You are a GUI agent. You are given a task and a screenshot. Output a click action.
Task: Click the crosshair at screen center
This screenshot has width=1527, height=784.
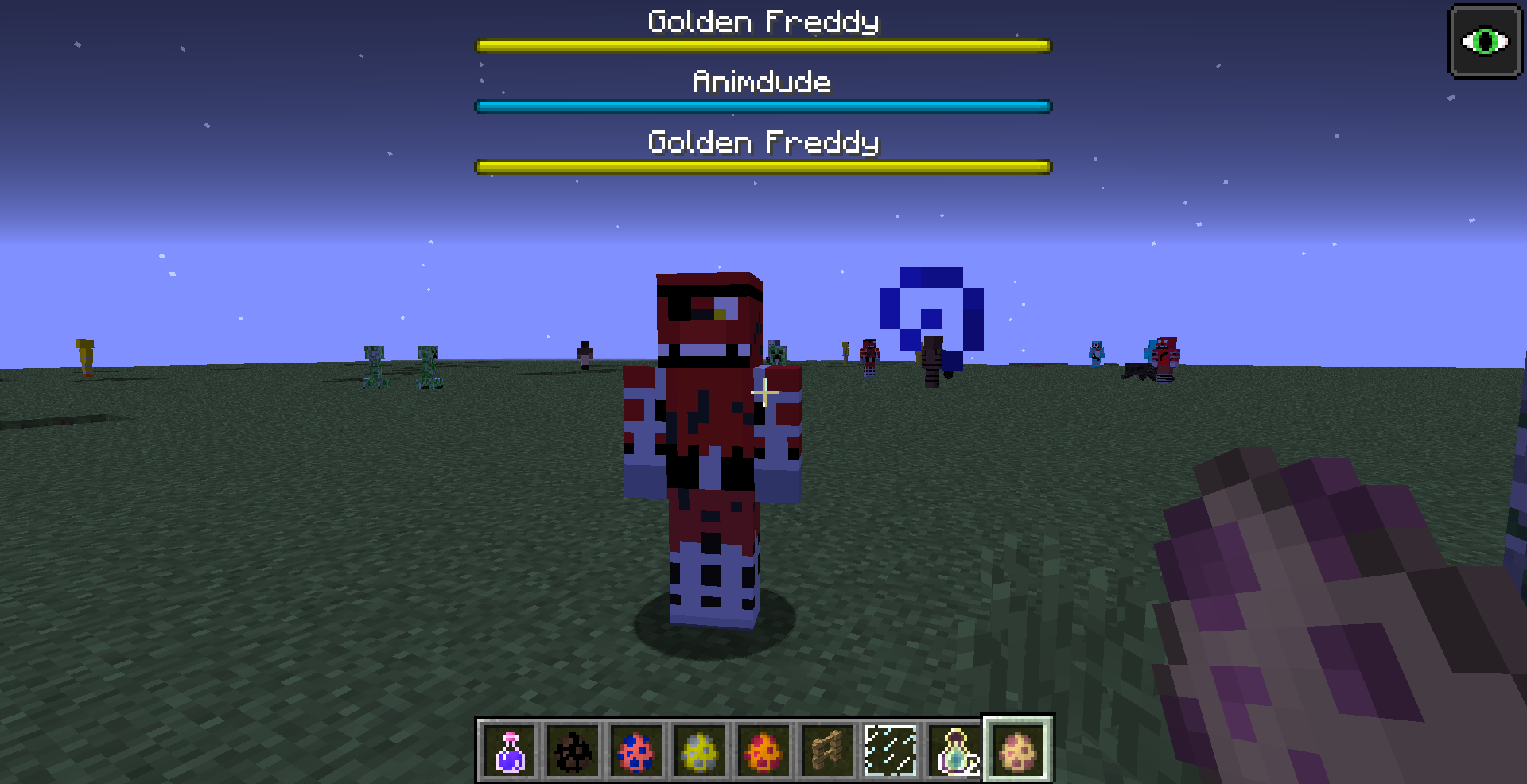click(x=763, y=392)
